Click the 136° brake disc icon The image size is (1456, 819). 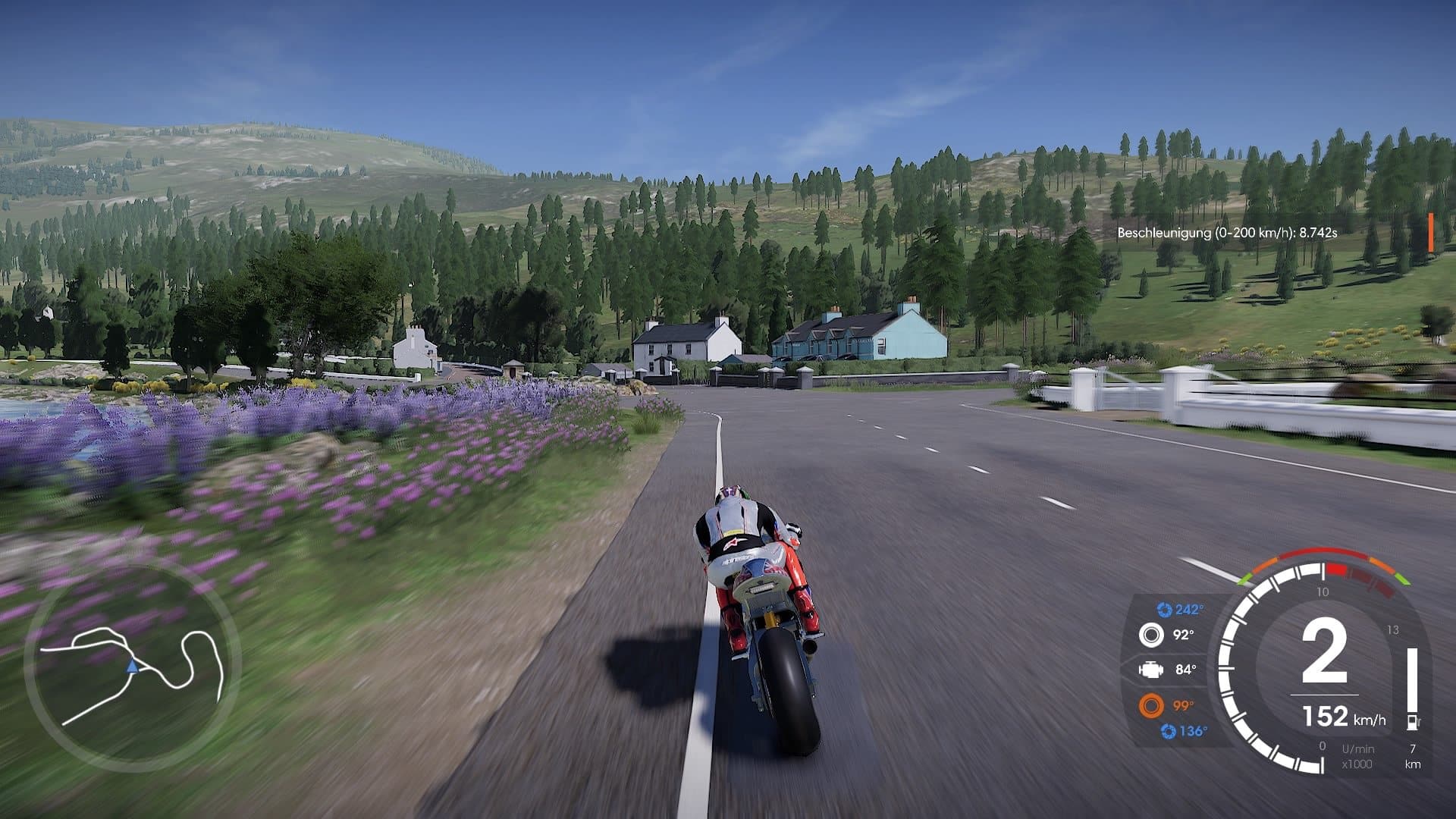[1168, 731]
